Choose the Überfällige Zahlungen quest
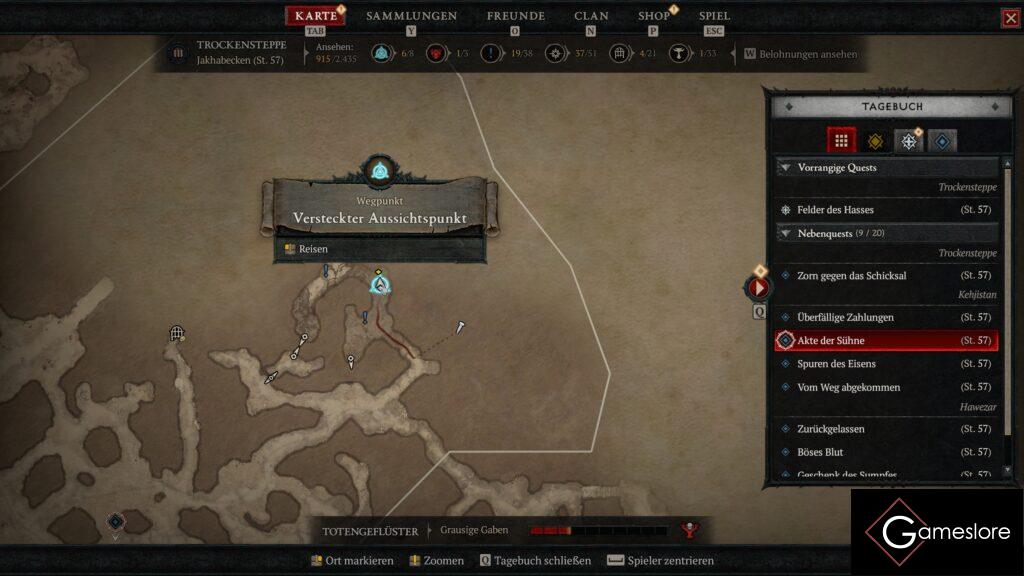Image resolution: width=1024 pixels, height=576 pixels. (x=845, y=317)
